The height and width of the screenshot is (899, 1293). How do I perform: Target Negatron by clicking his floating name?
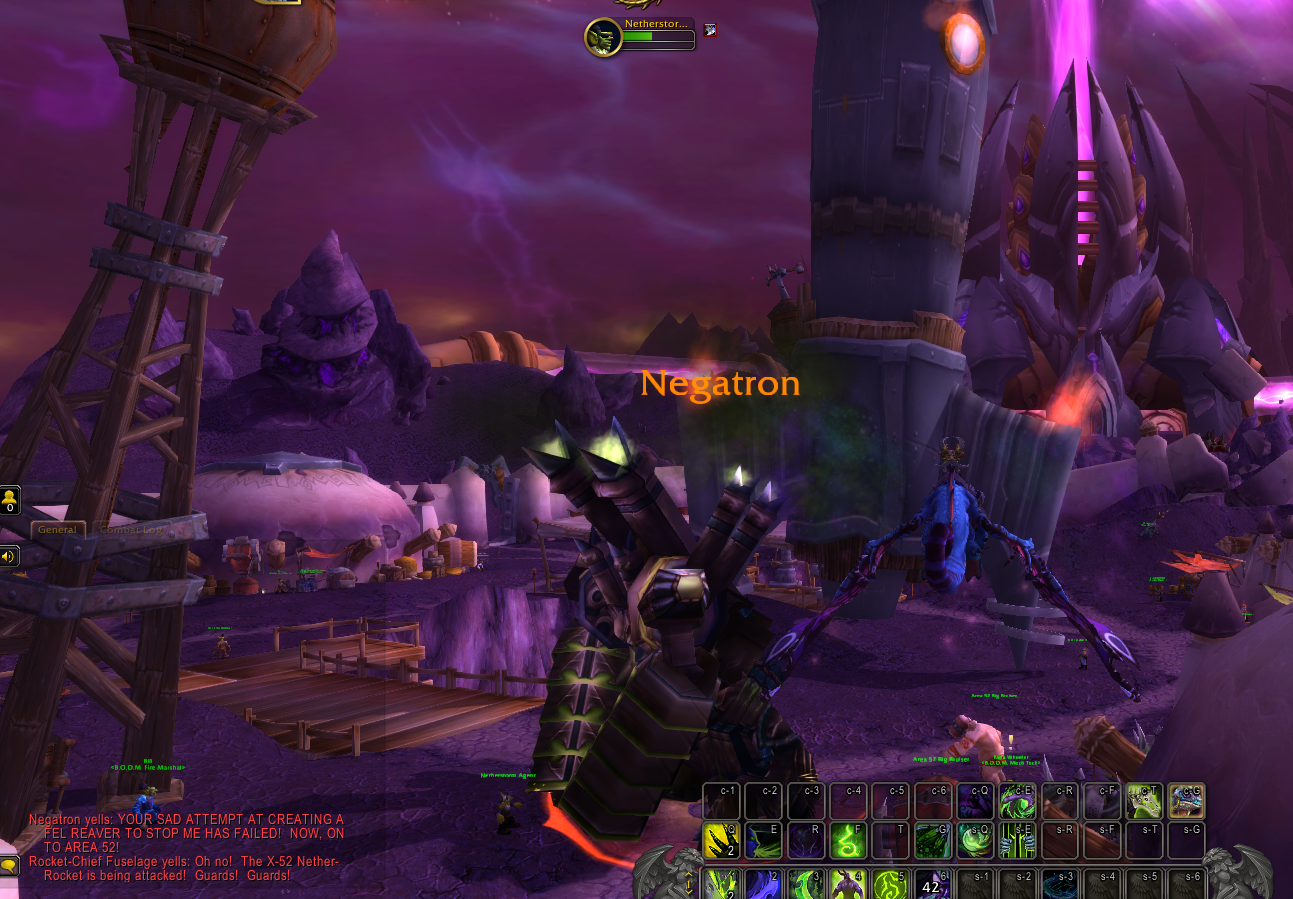point(721,383)
